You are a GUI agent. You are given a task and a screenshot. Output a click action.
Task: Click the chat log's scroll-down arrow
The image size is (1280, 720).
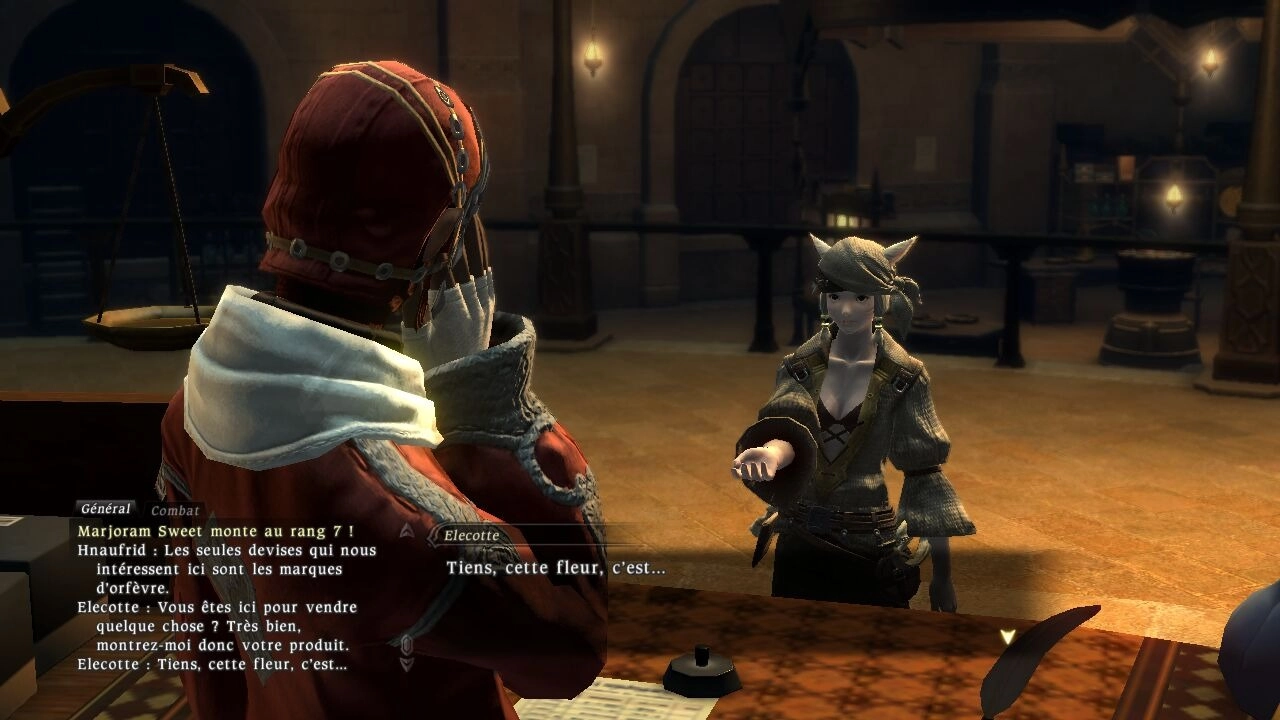click(x=406, y=664)
